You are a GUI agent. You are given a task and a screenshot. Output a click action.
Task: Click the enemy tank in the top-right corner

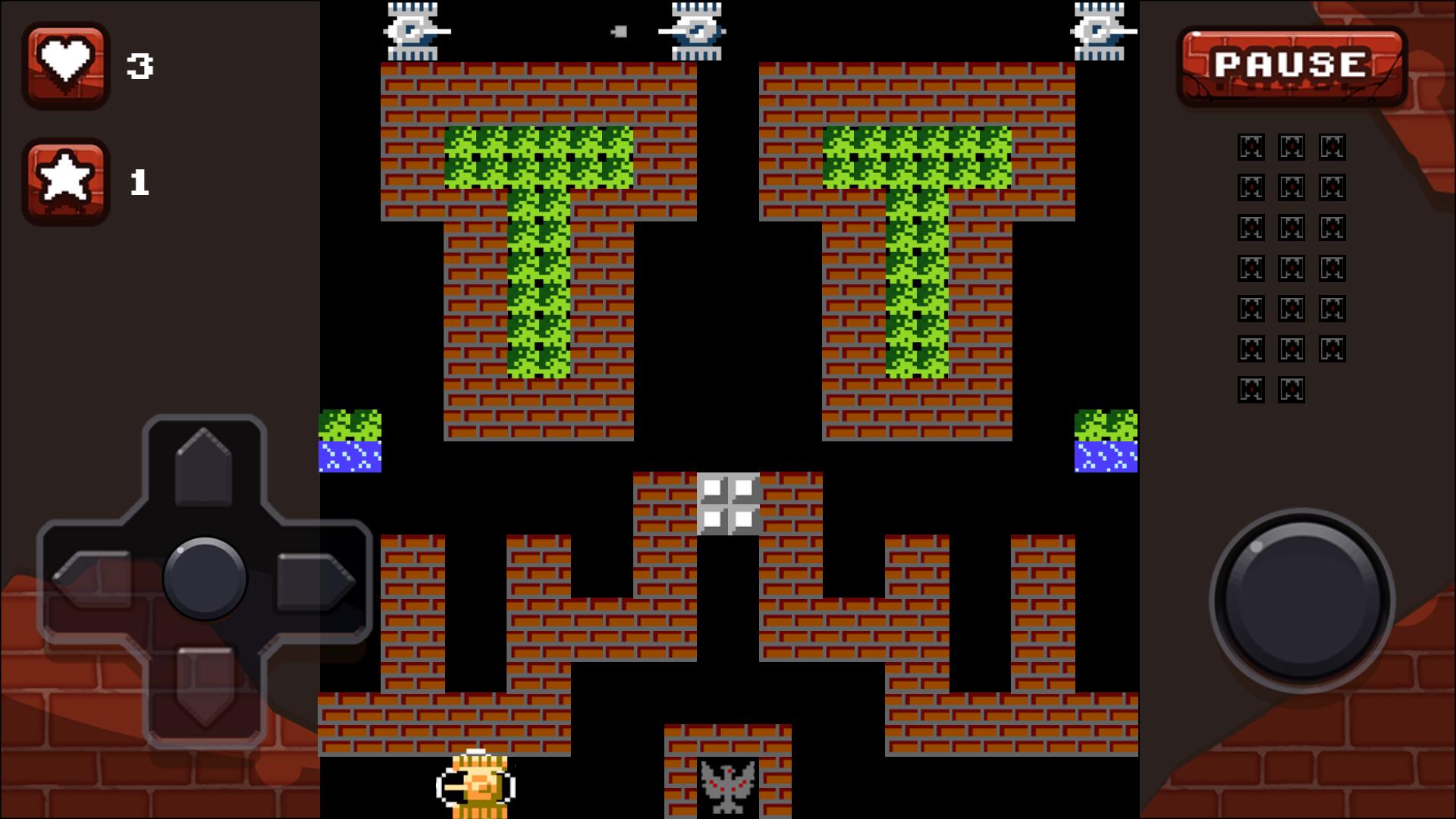[1100, 30]
